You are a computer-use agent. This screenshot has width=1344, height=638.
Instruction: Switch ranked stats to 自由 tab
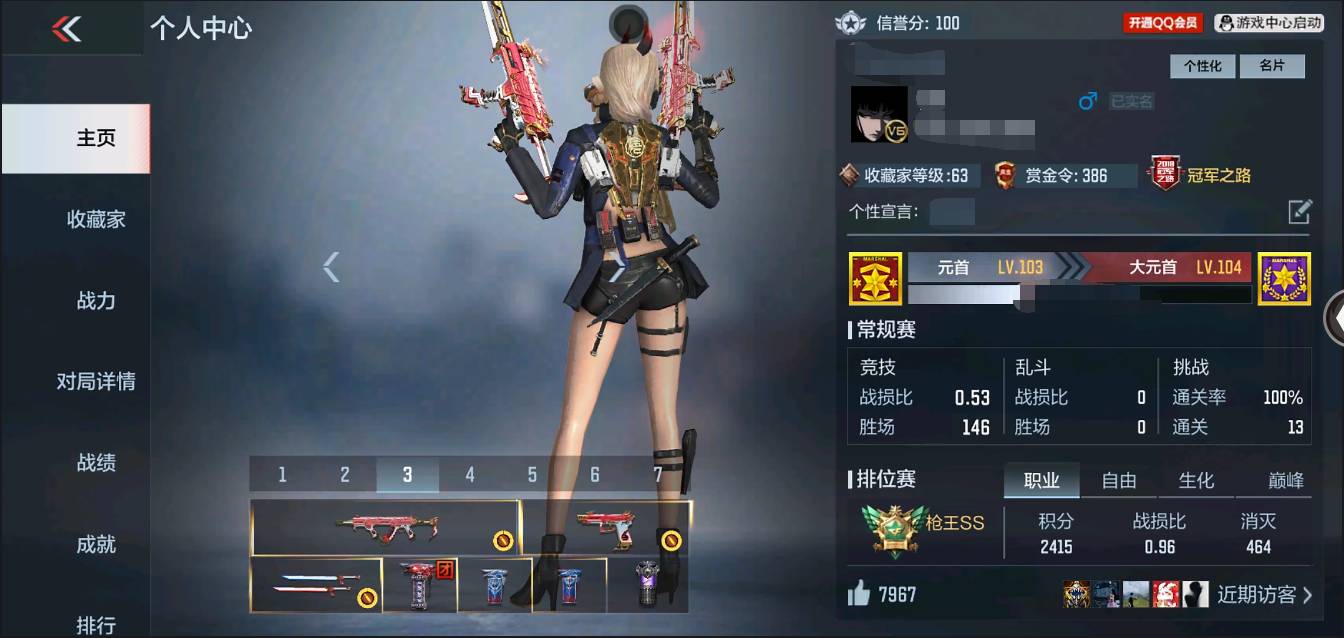tap(1119, 481)
